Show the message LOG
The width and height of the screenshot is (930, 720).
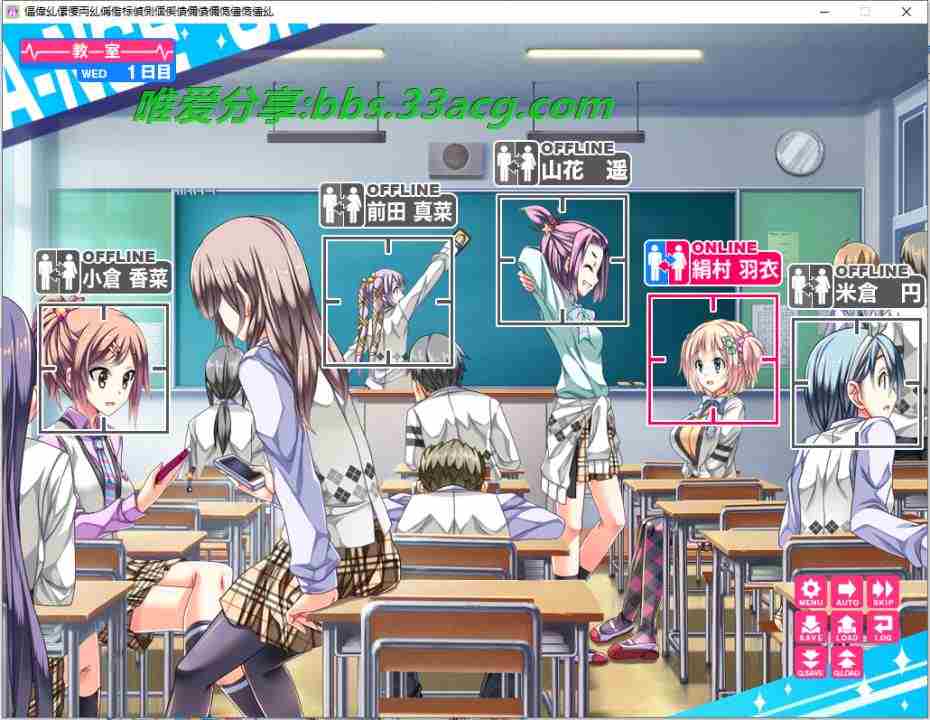coord(883,627)
